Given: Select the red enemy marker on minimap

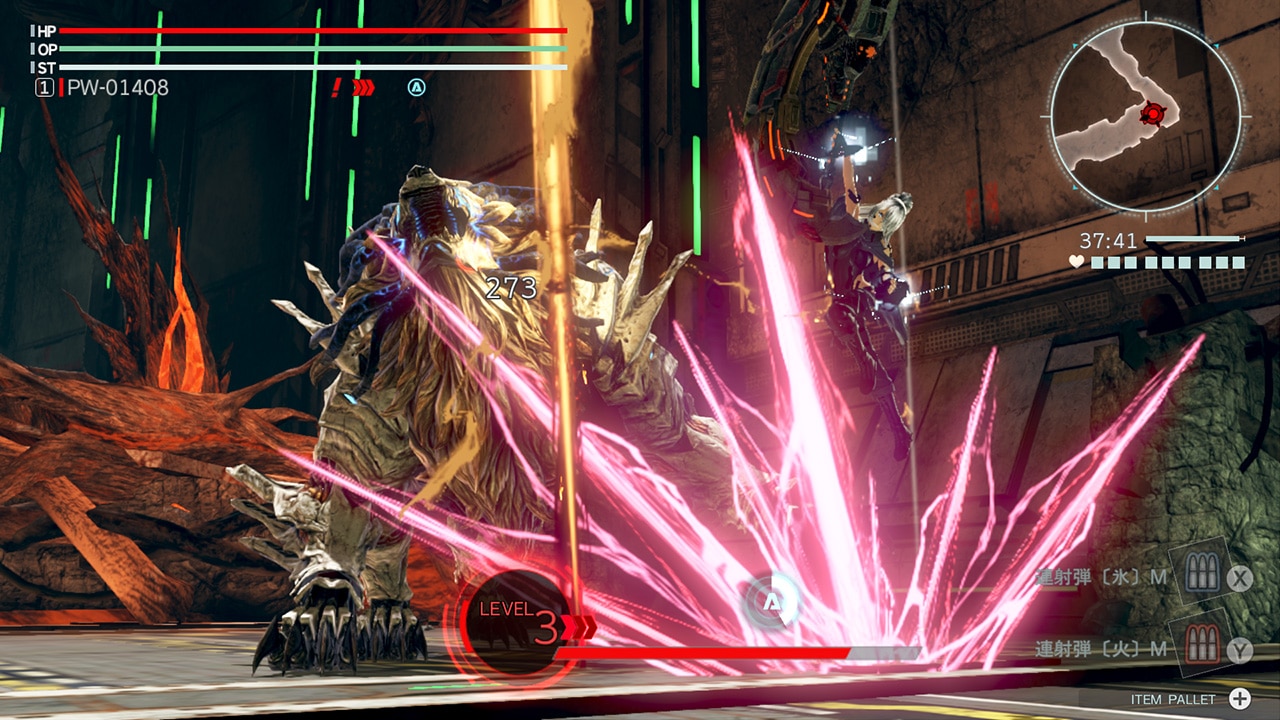Looking at the screenshot, I should 1153,115.
